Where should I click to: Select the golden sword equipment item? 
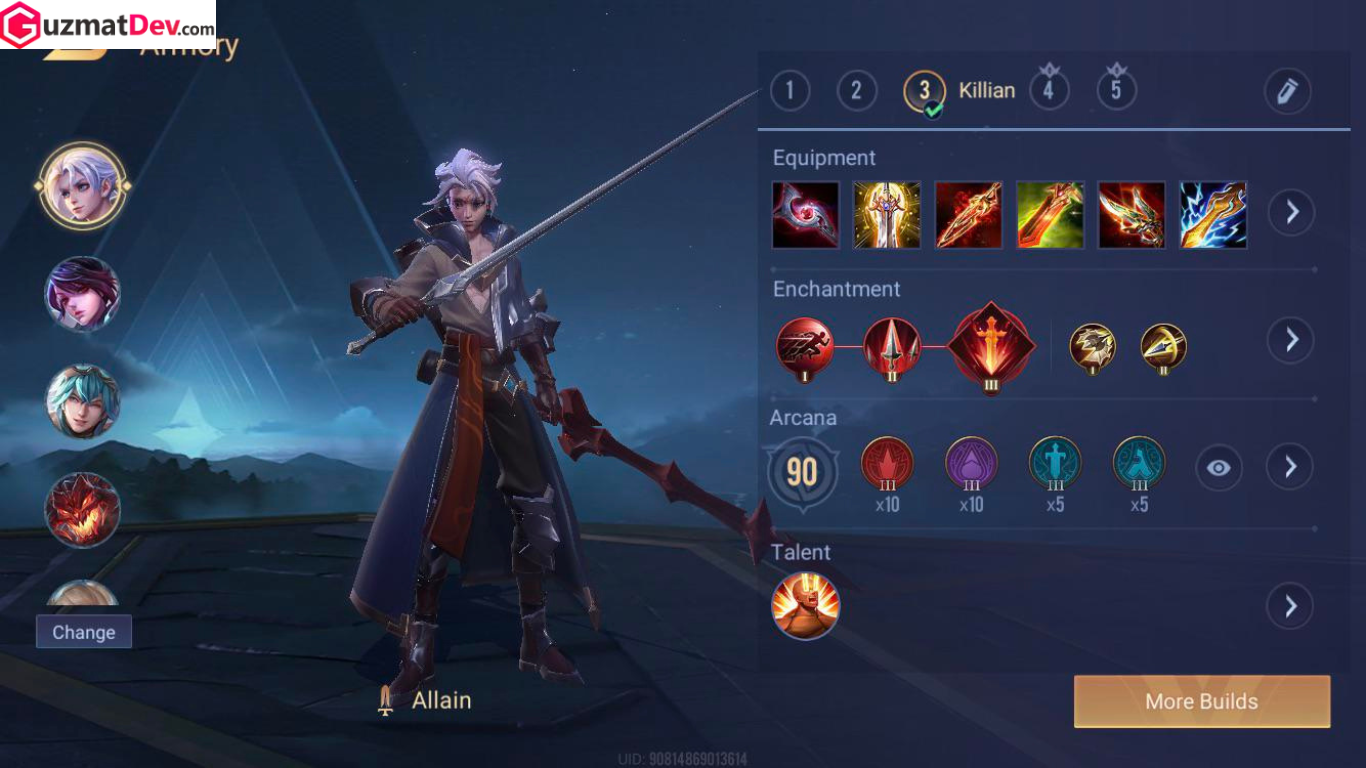point(887,215)
